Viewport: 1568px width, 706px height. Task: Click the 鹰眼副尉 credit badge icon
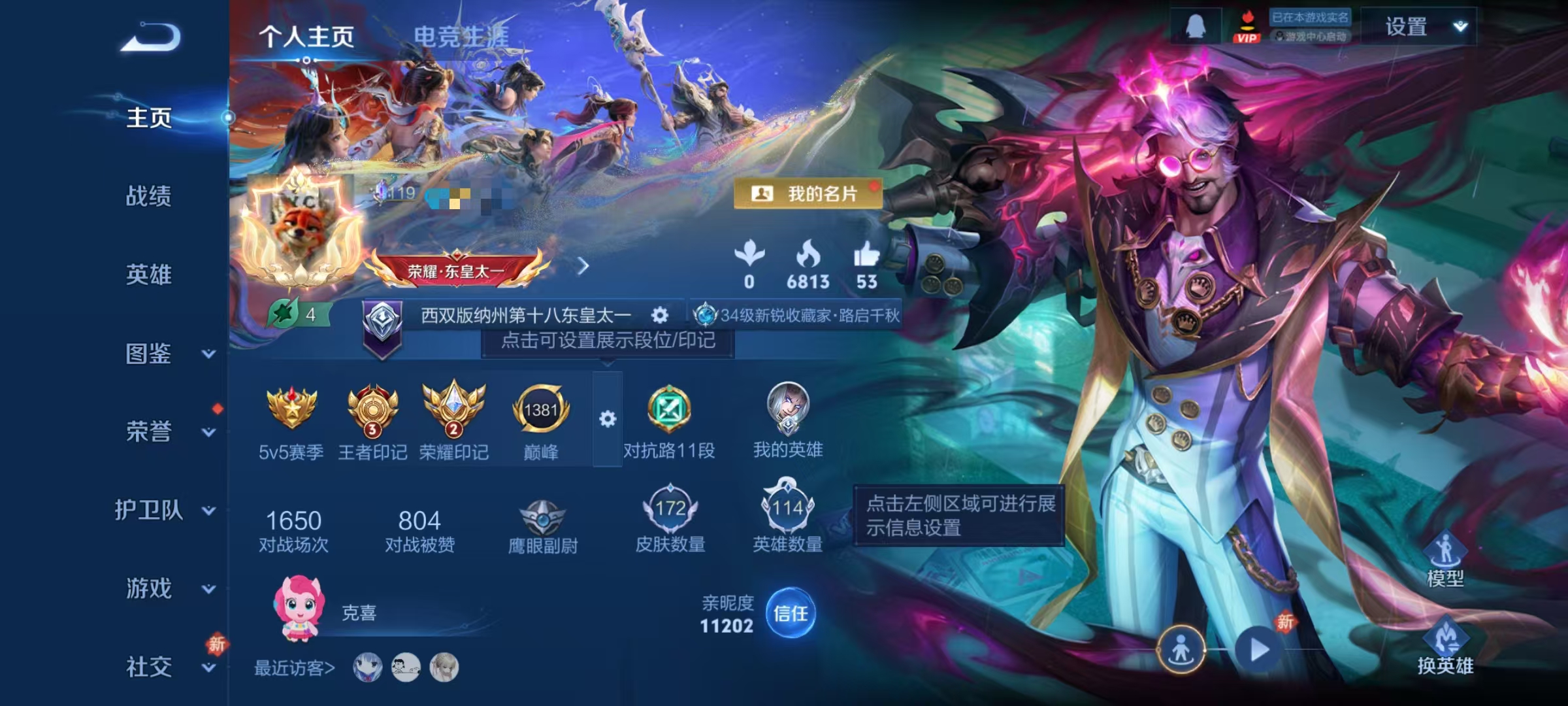pos(543,516)
